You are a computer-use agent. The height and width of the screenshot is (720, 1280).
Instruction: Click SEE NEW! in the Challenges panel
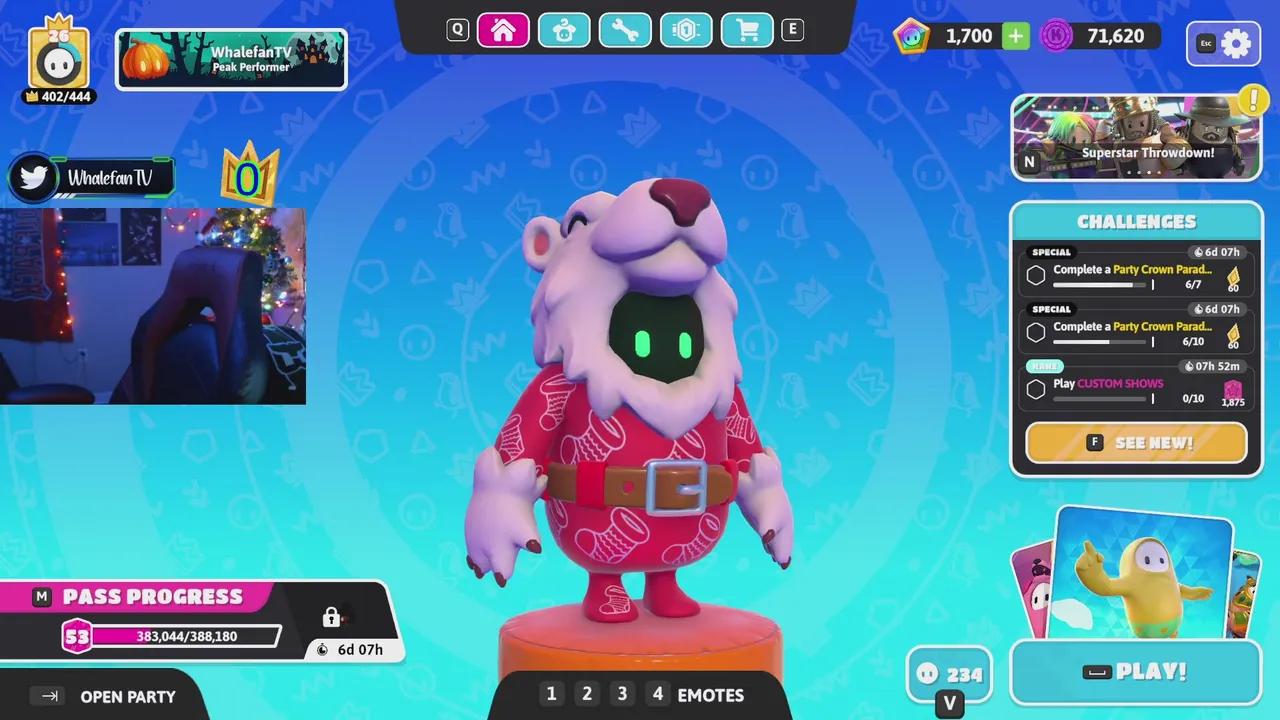coord(1136,442)
